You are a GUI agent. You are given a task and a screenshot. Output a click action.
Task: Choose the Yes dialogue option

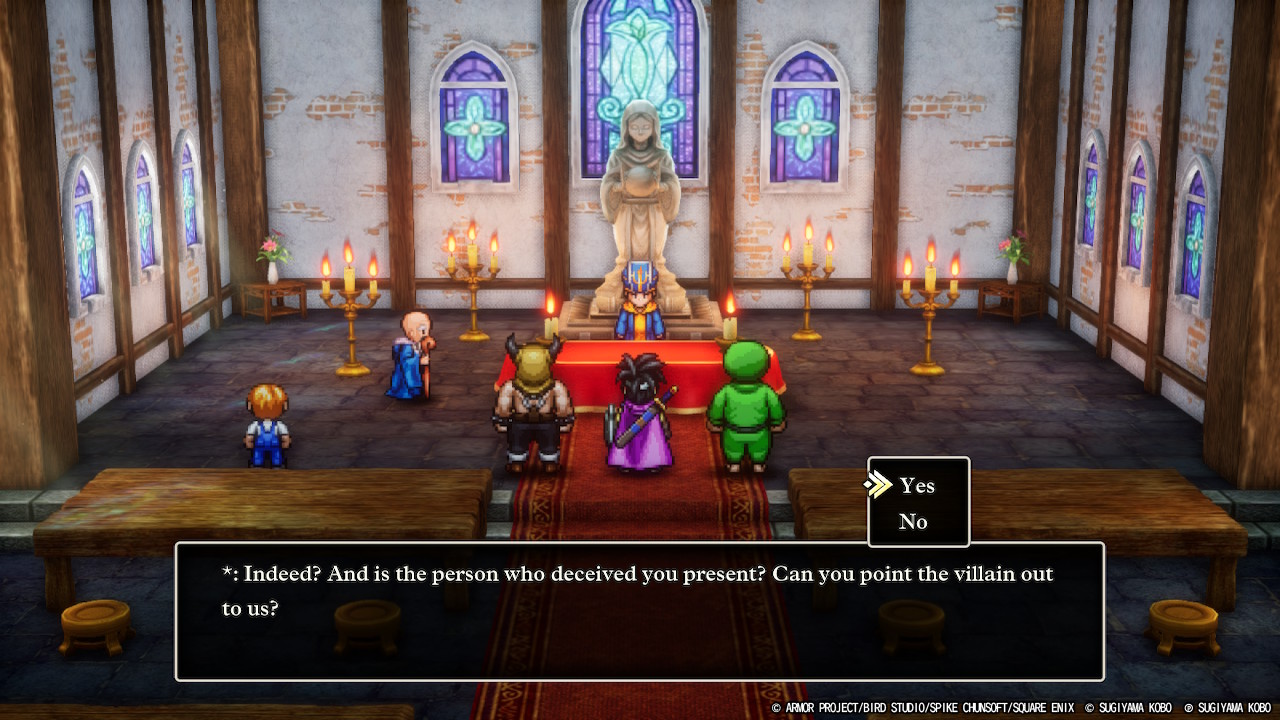click(916, 486)
